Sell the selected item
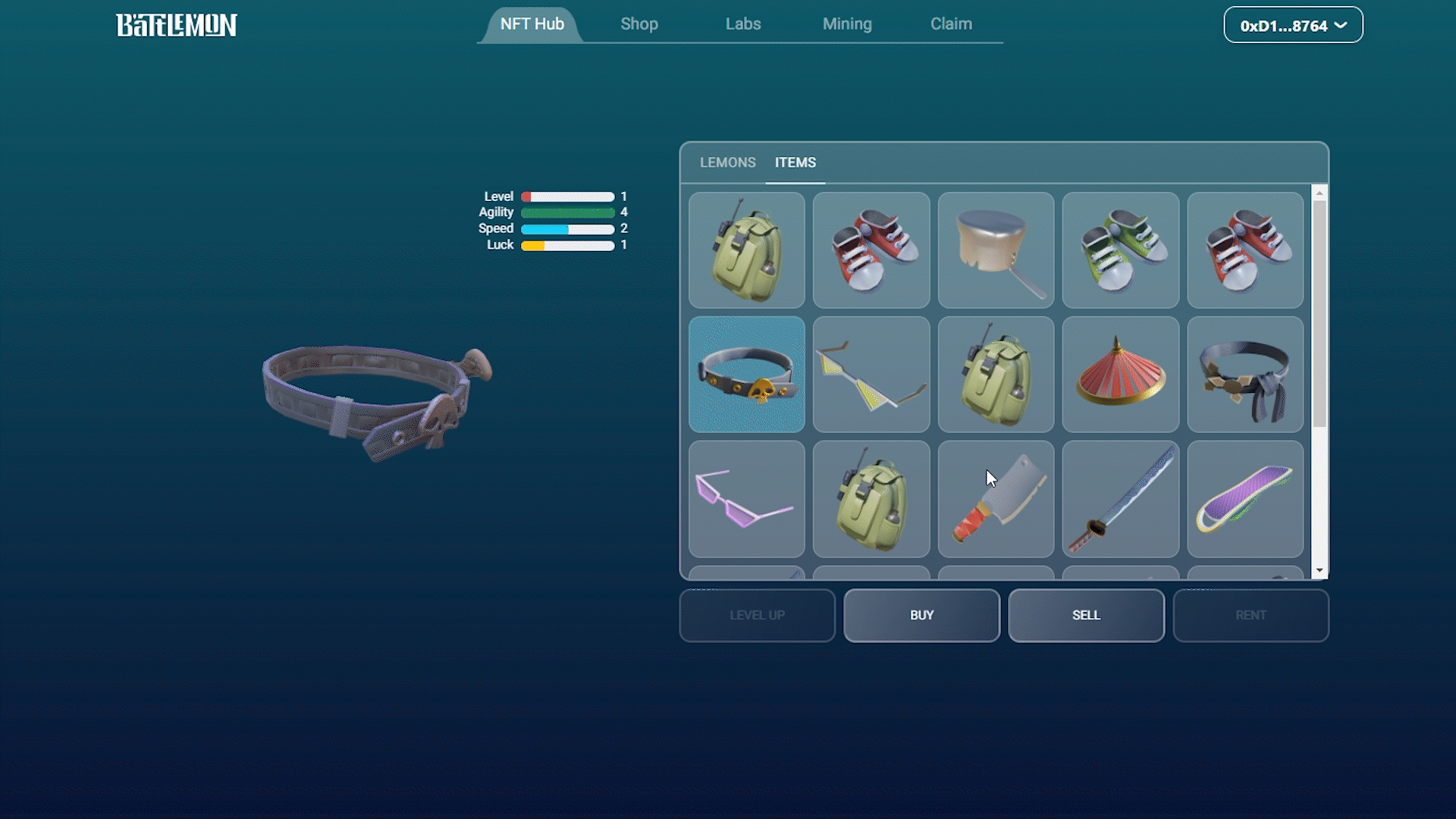The height and width of the screenshot is (819, 1456). [1086, 615]
